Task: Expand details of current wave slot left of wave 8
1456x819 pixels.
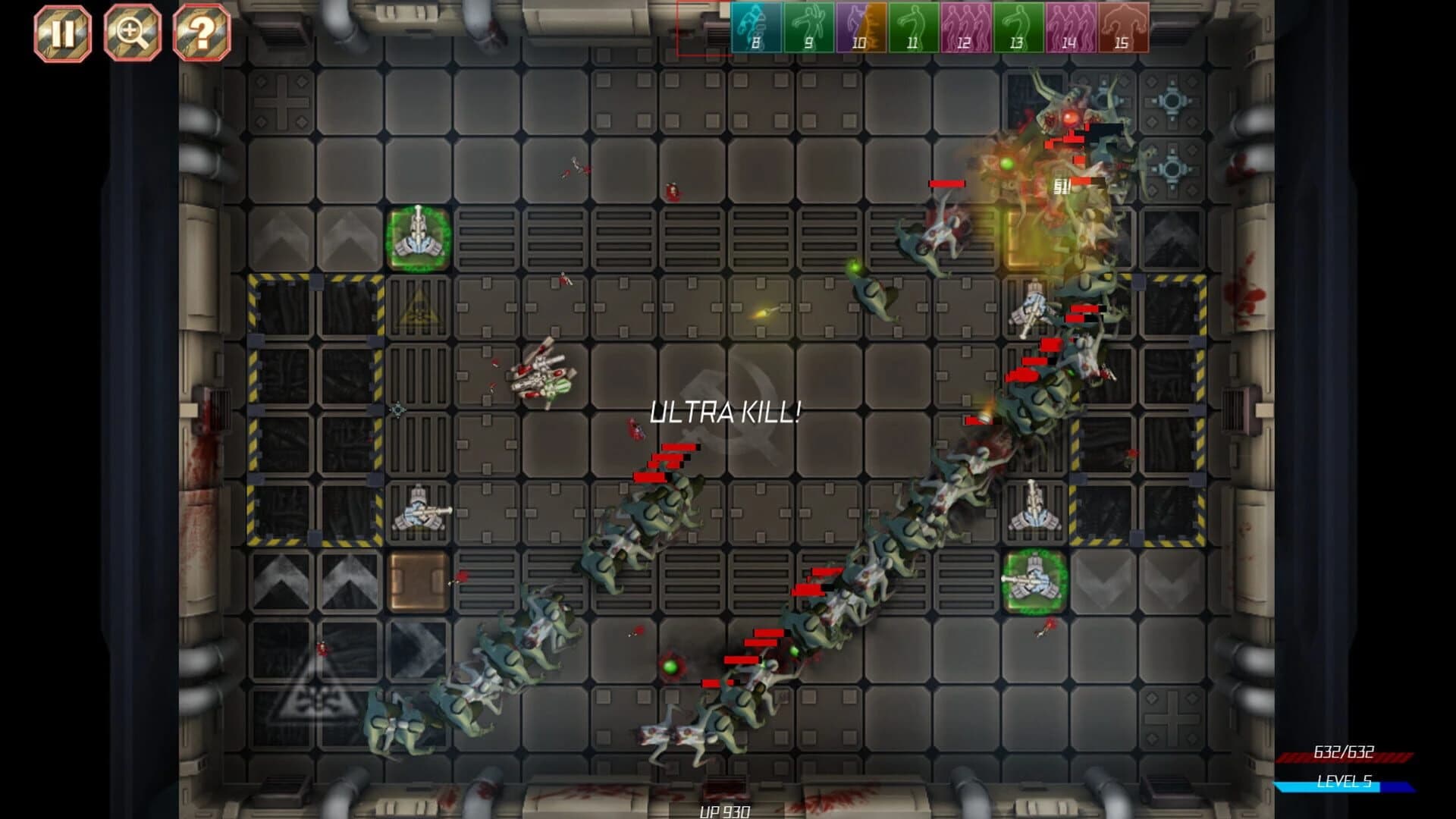Action: click(x=704, y=27)
